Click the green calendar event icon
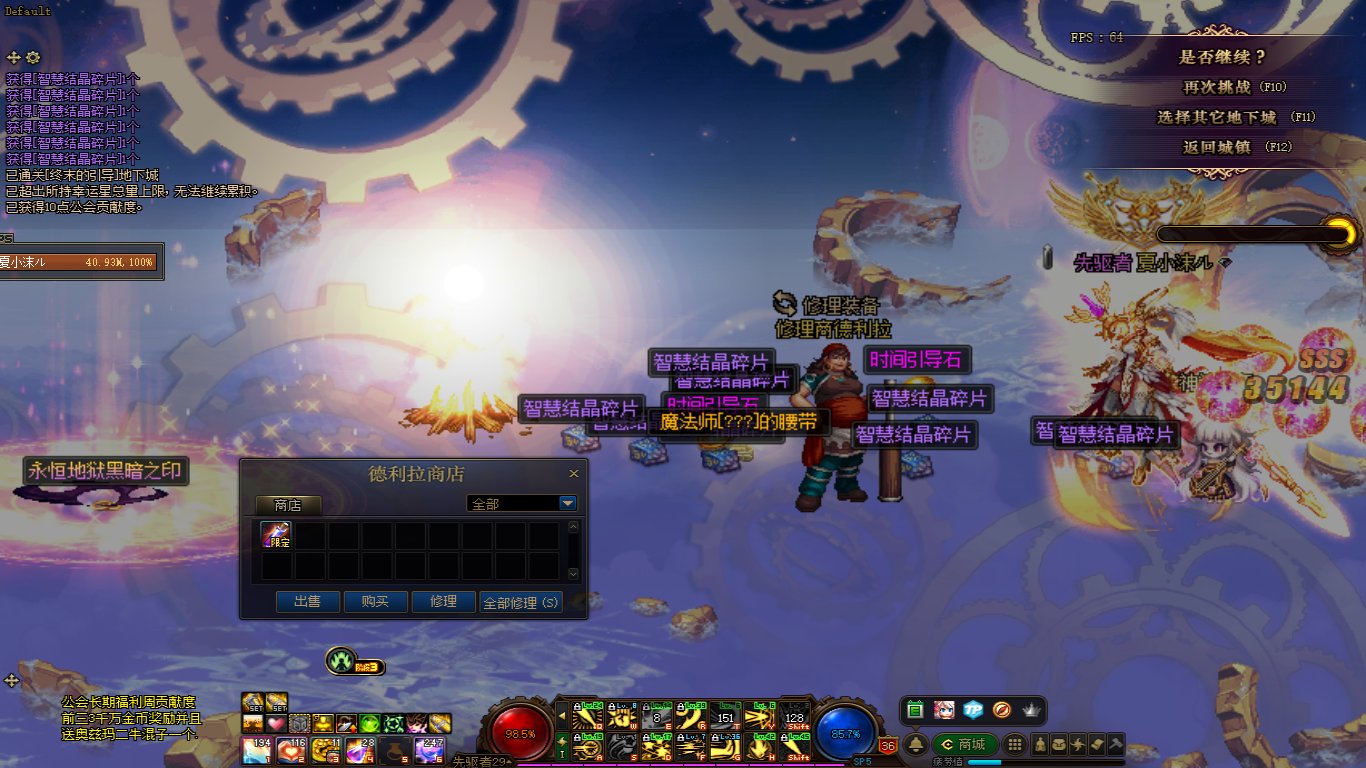Screen dimensions: 1366x768 pos(915,710)
